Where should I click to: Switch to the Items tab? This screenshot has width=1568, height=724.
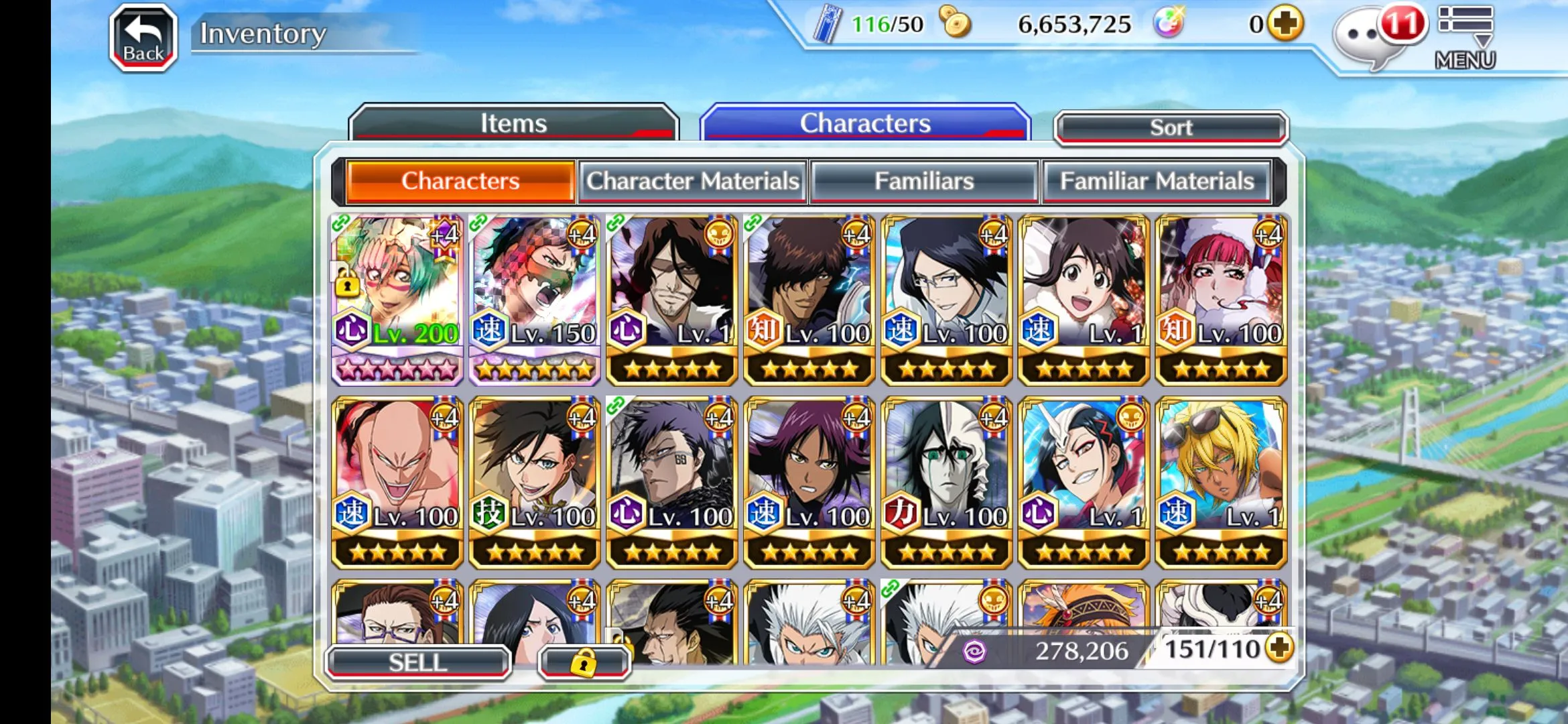pos(513,123)
